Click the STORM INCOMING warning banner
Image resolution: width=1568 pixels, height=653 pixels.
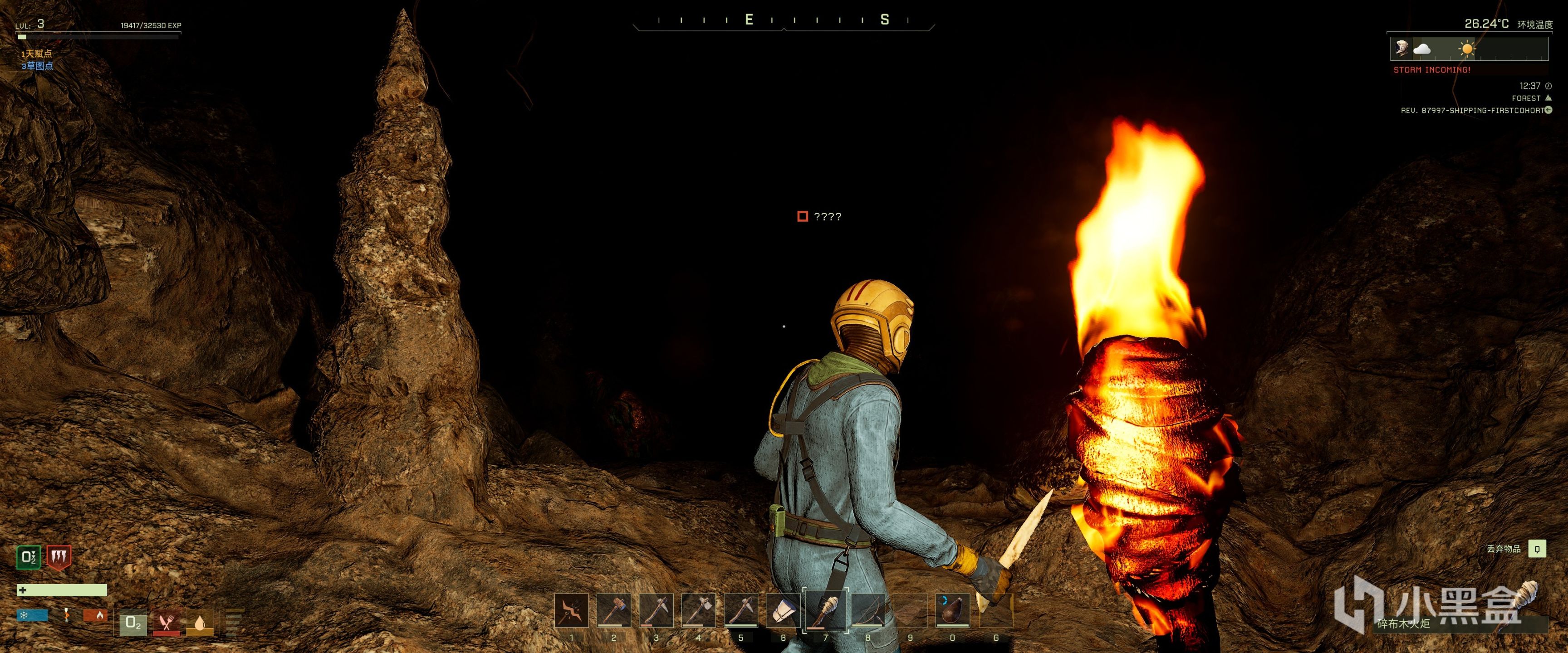point(1431,70)
